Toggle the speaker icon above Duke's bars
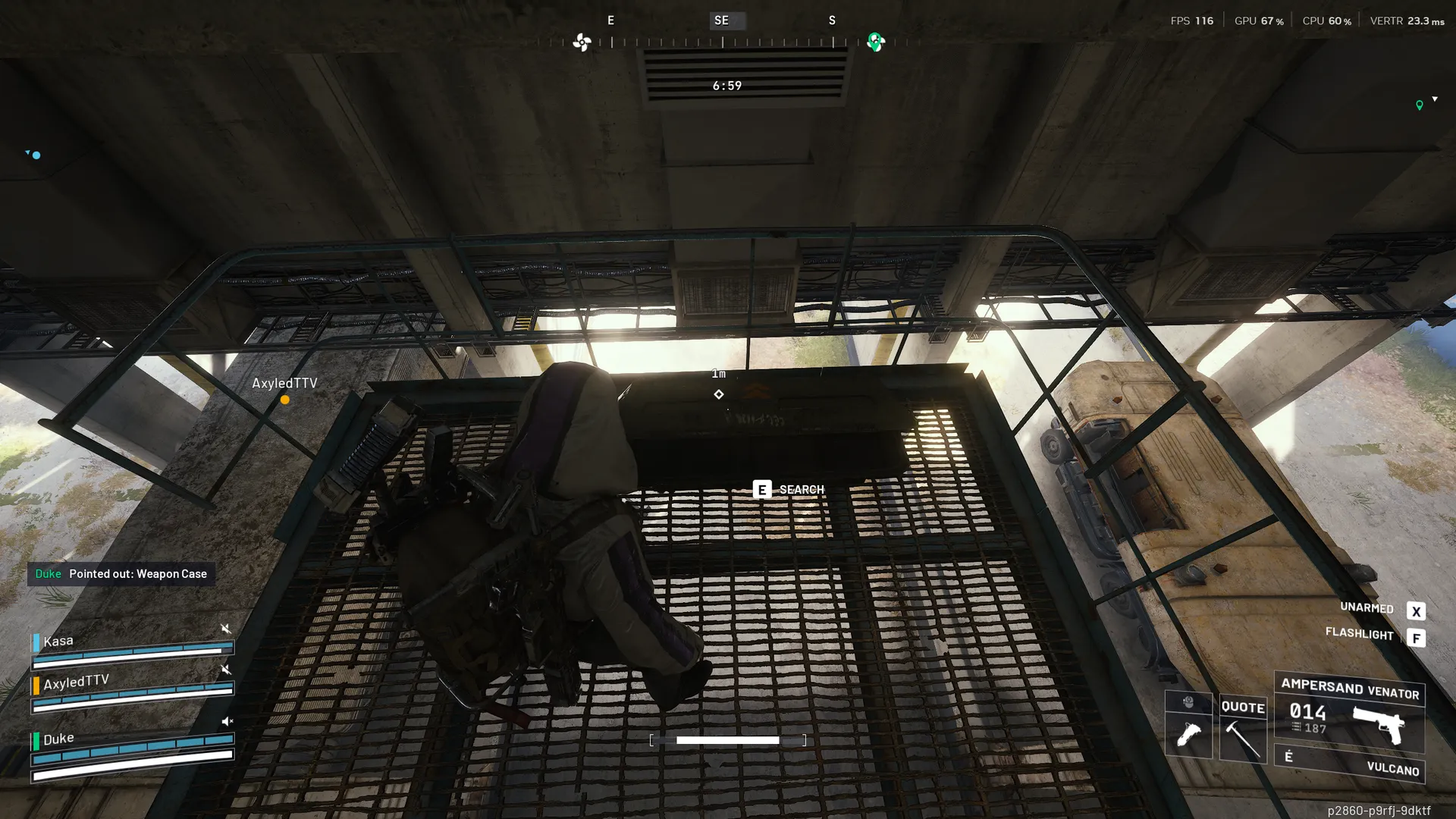The height and width of the screenshot is (819, 1456). pyautogui.click(x=227, y=721)
